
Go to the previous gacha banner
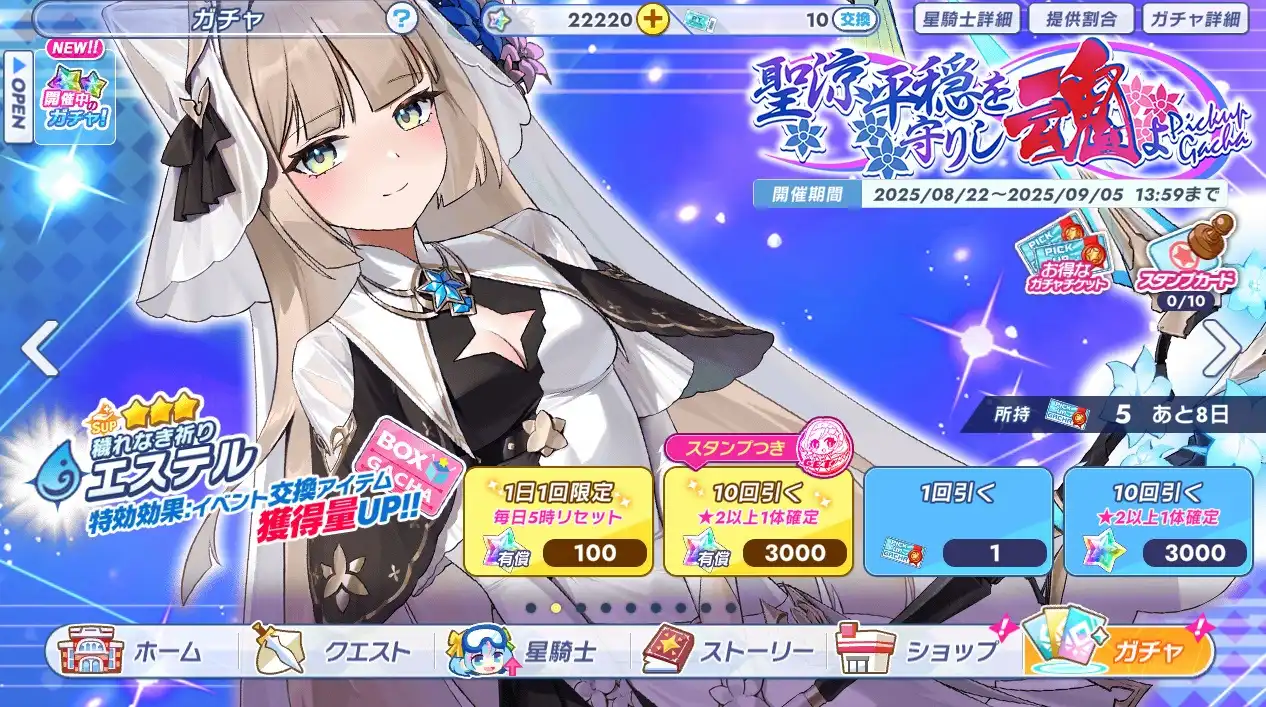39,351
